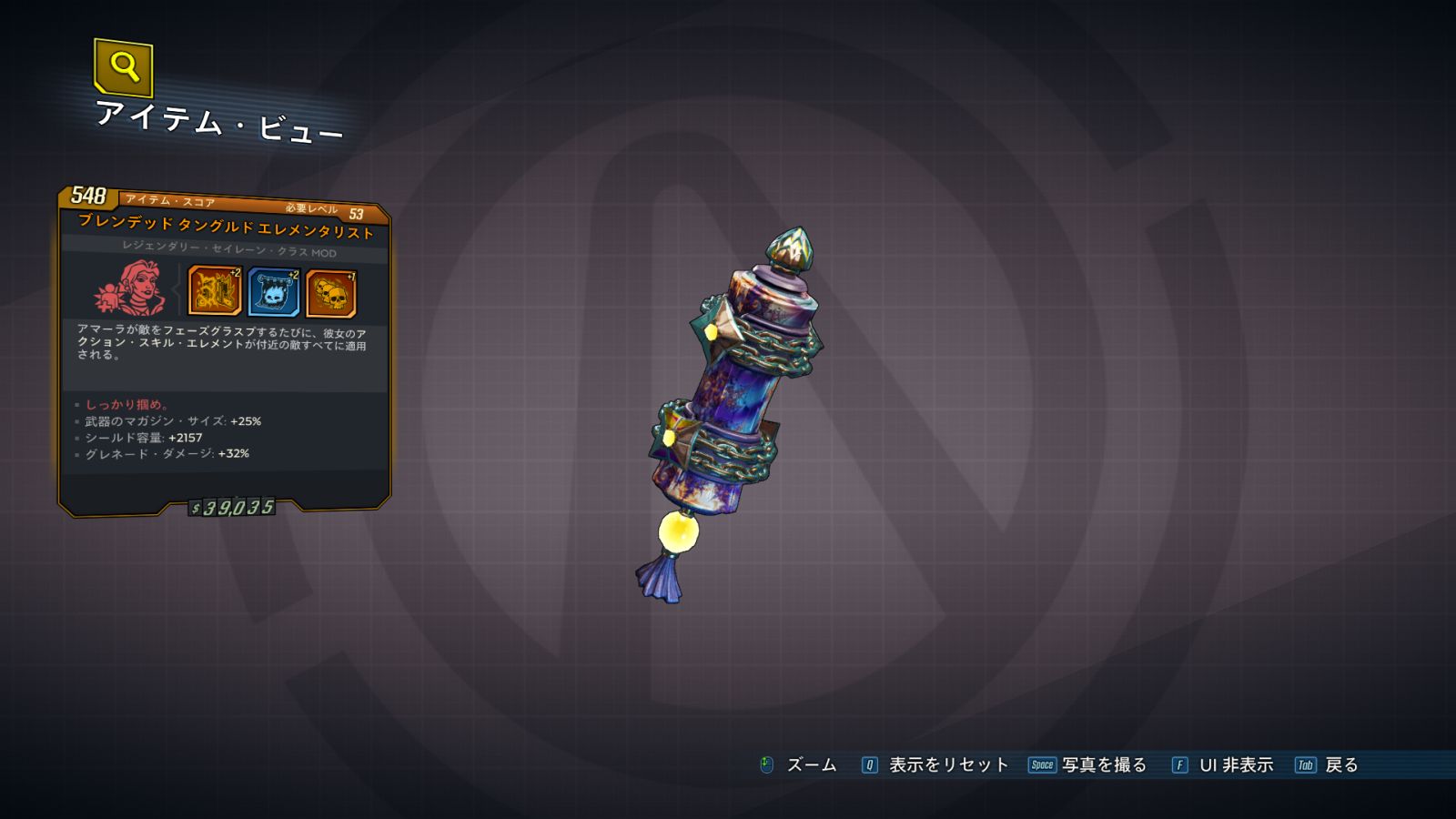The width and height of the screenshot is (1456, 819).
Task: Click the golden skulls skill icon
Action: tap(331, 293)
